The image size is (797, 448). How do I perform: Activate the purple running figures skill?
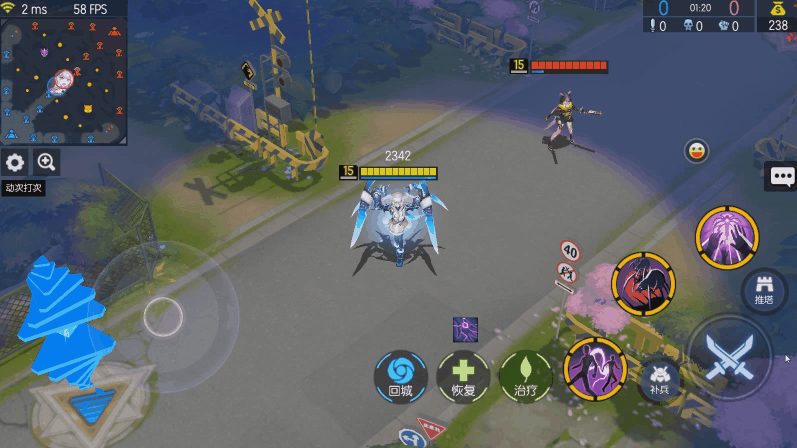tap(595, 367)
